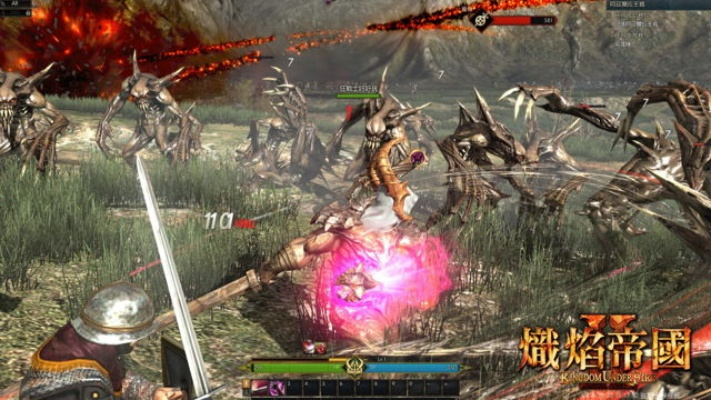Use the purple swirl skill in the hotbar
The width and height of the screenshot is (711, 400).
click(275, 387)
